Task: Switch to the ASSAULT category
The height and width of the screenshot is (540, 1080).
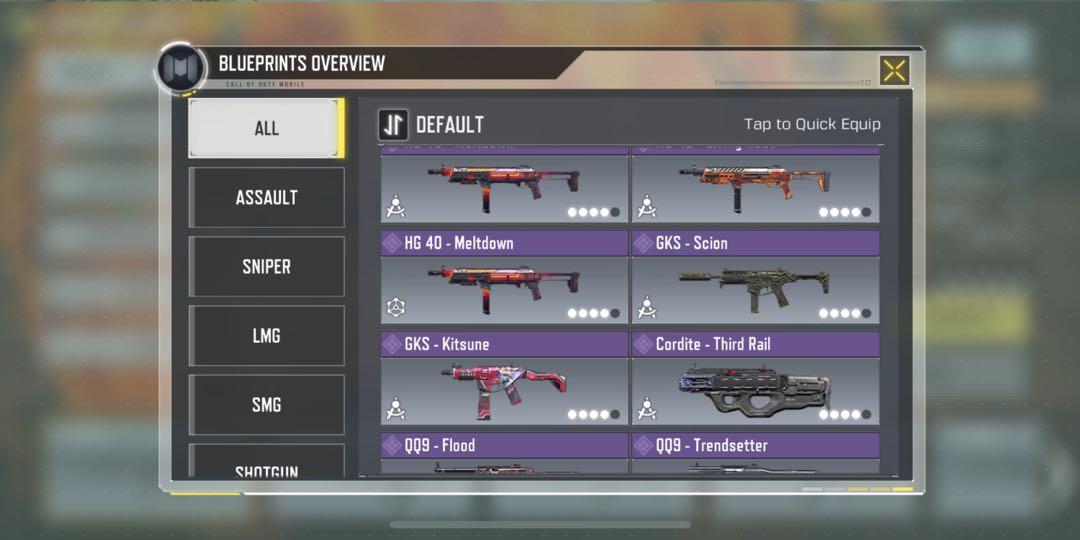Action: 266,197
